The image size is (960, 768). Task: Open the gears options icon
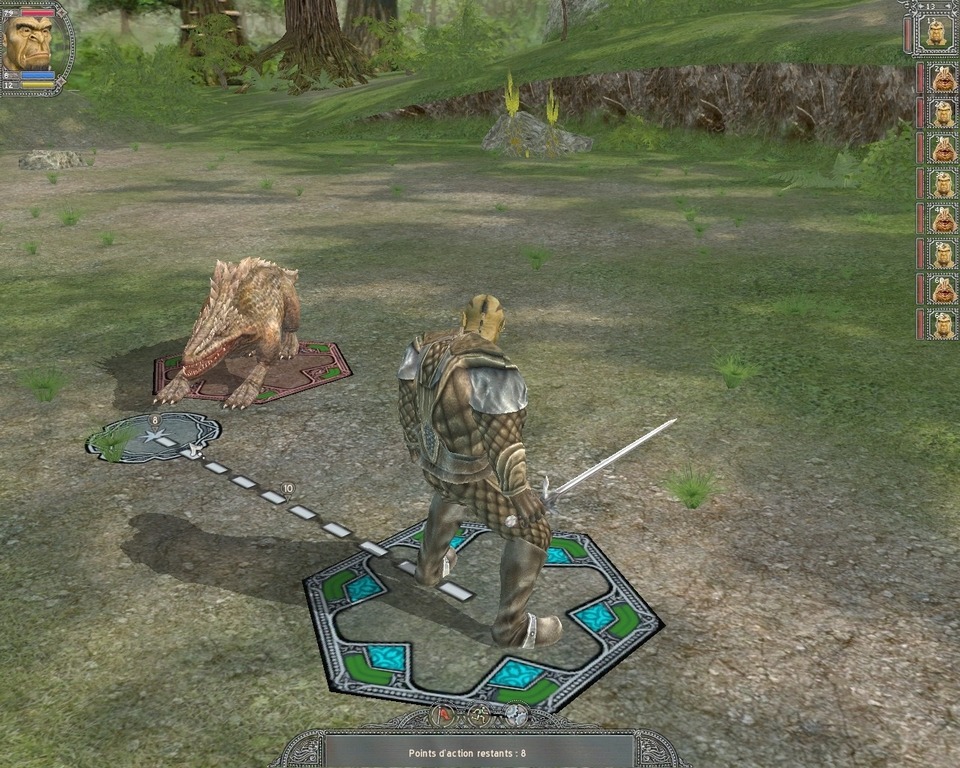click(x=515, y=715)
